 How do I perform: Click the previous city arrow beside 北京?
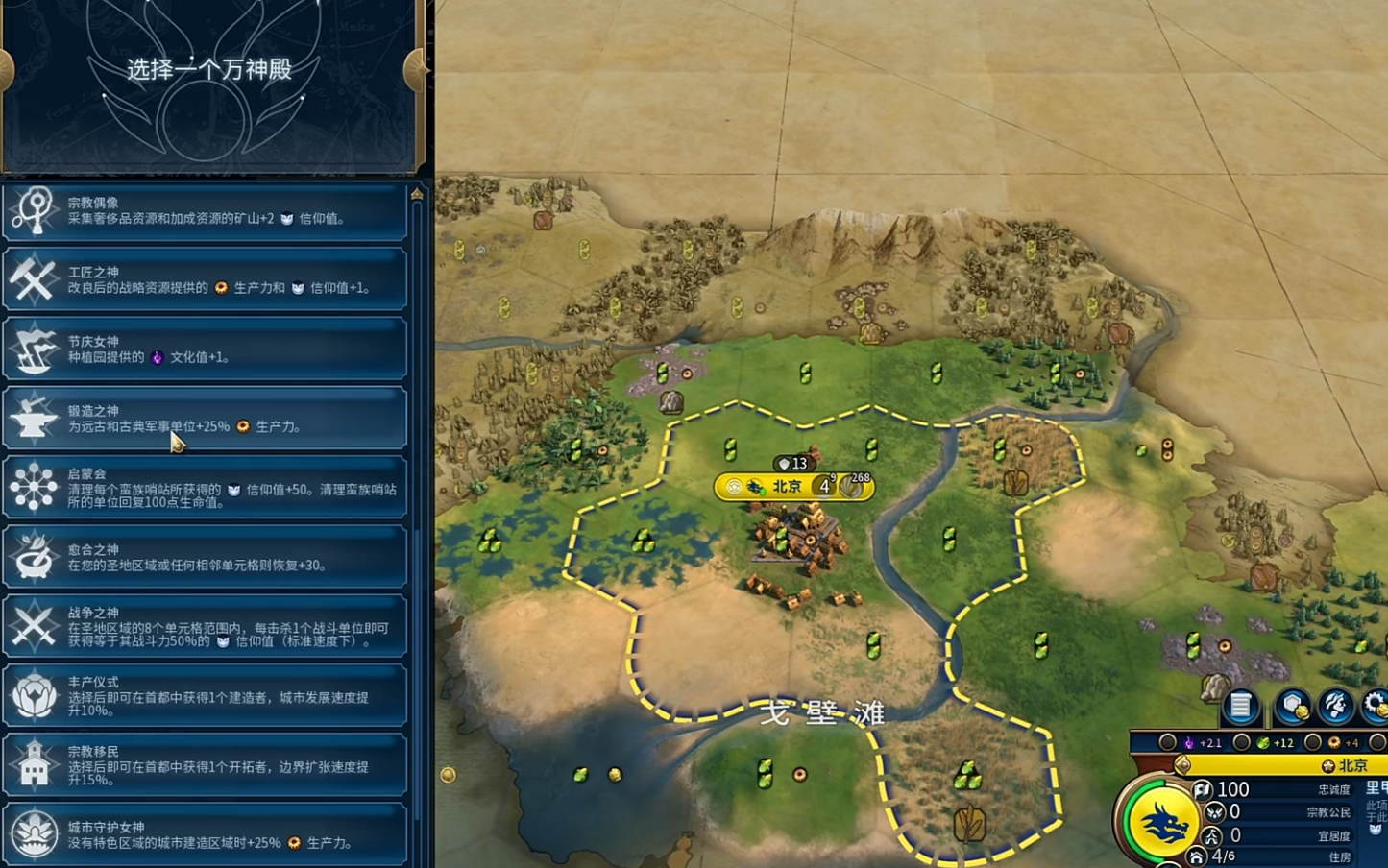[1183, 765]
